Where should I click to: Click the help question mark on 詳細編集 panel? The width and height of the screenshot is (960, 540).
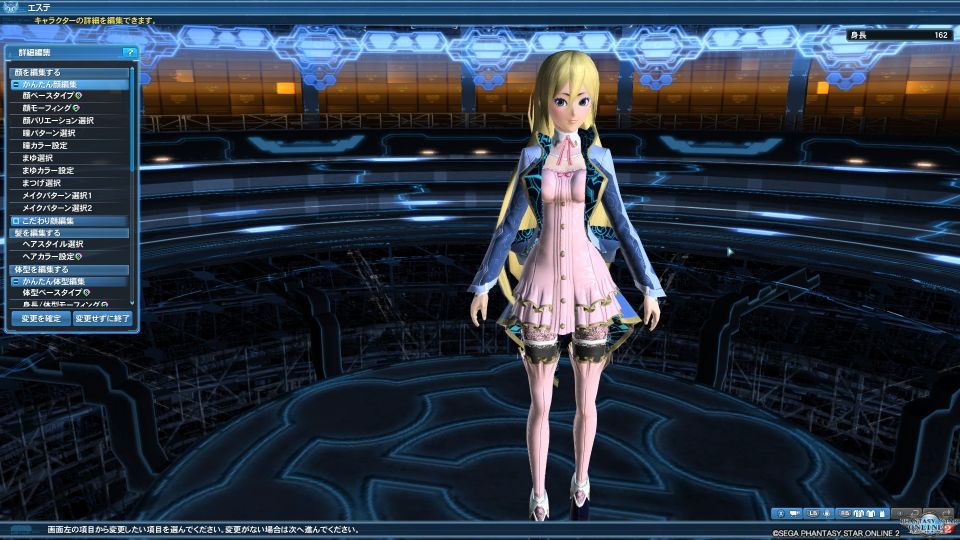point(129,51)
